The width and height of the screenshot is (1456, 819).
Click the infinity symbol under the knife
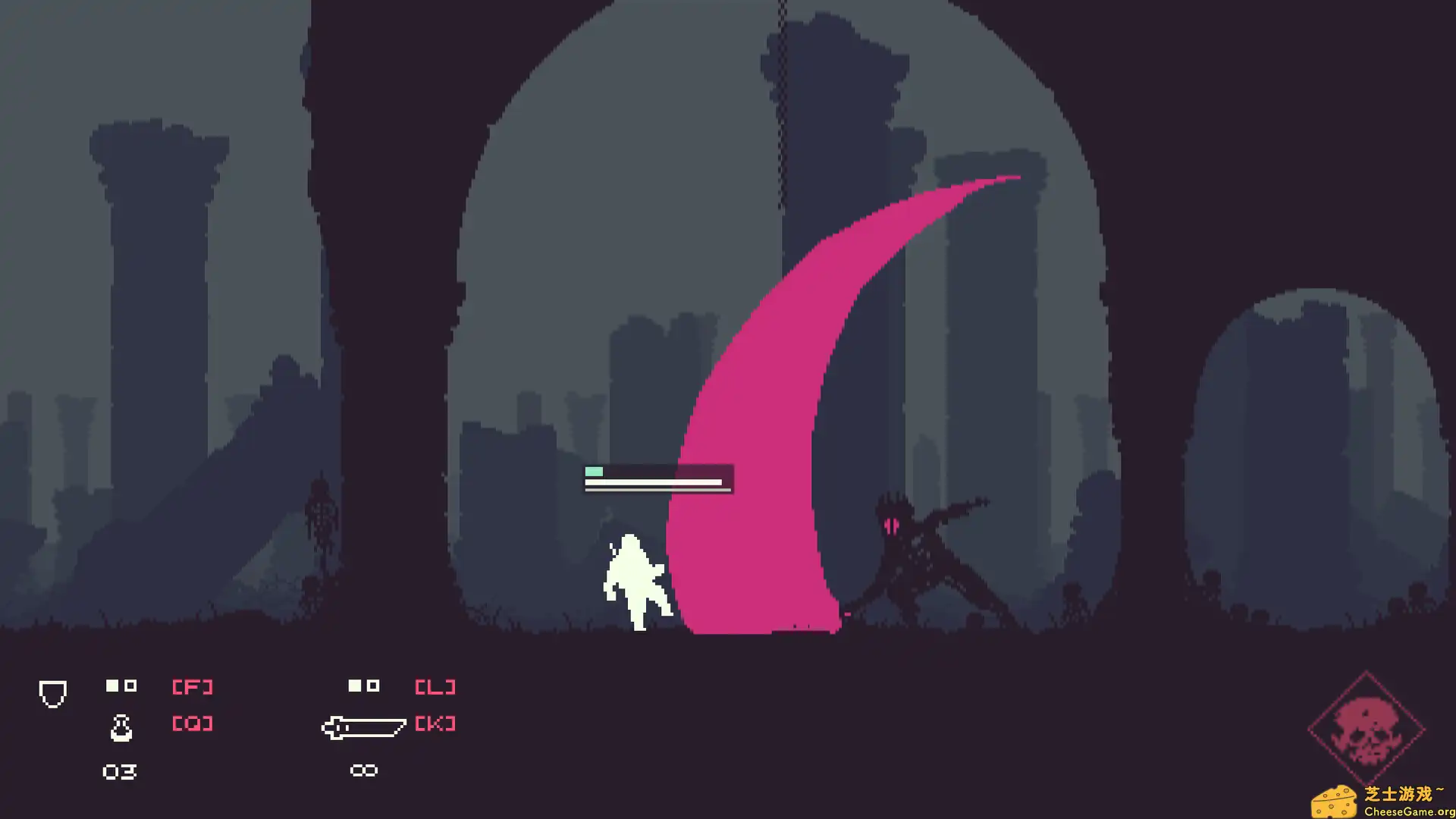click(x=364, y=770)
